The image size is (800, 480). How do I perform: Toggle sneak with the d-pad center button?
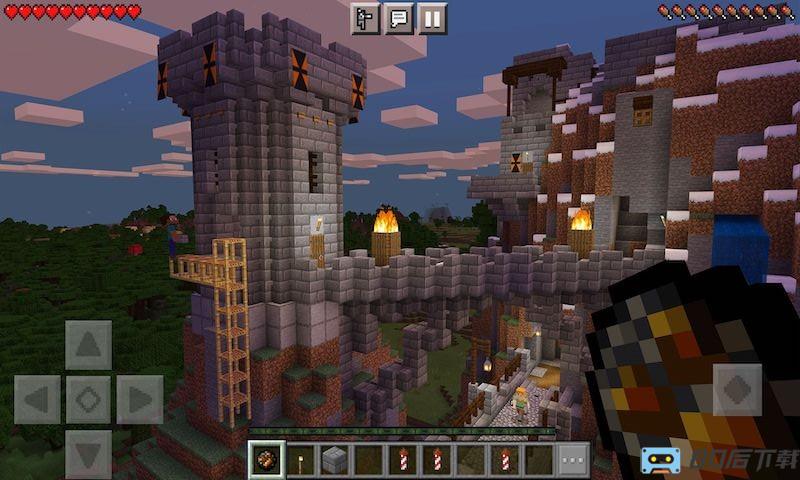88,400
